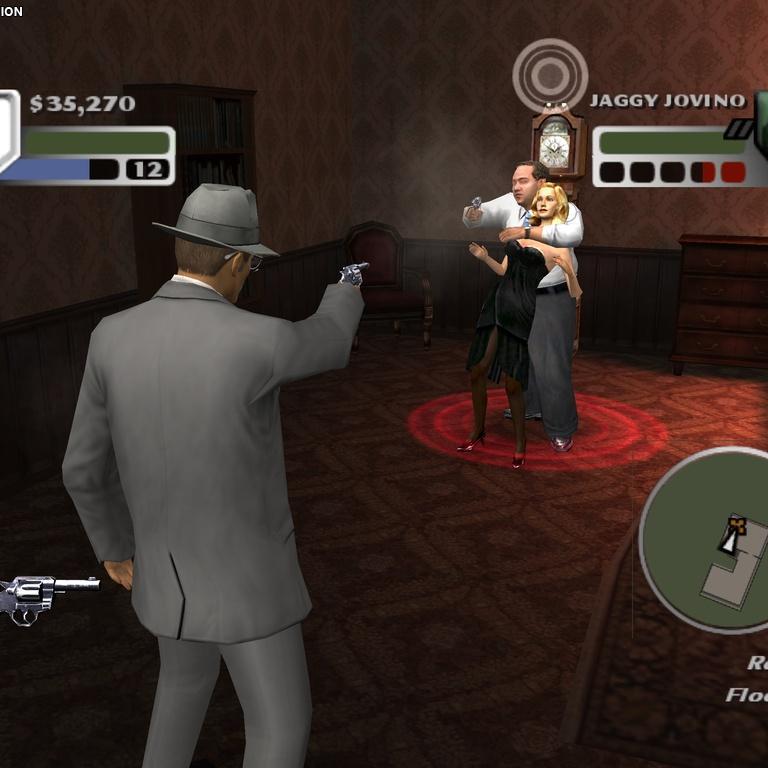The height and width of the screenshot is (768, 768).
Task: Click the lock-on target reticle
Action: 550,75
